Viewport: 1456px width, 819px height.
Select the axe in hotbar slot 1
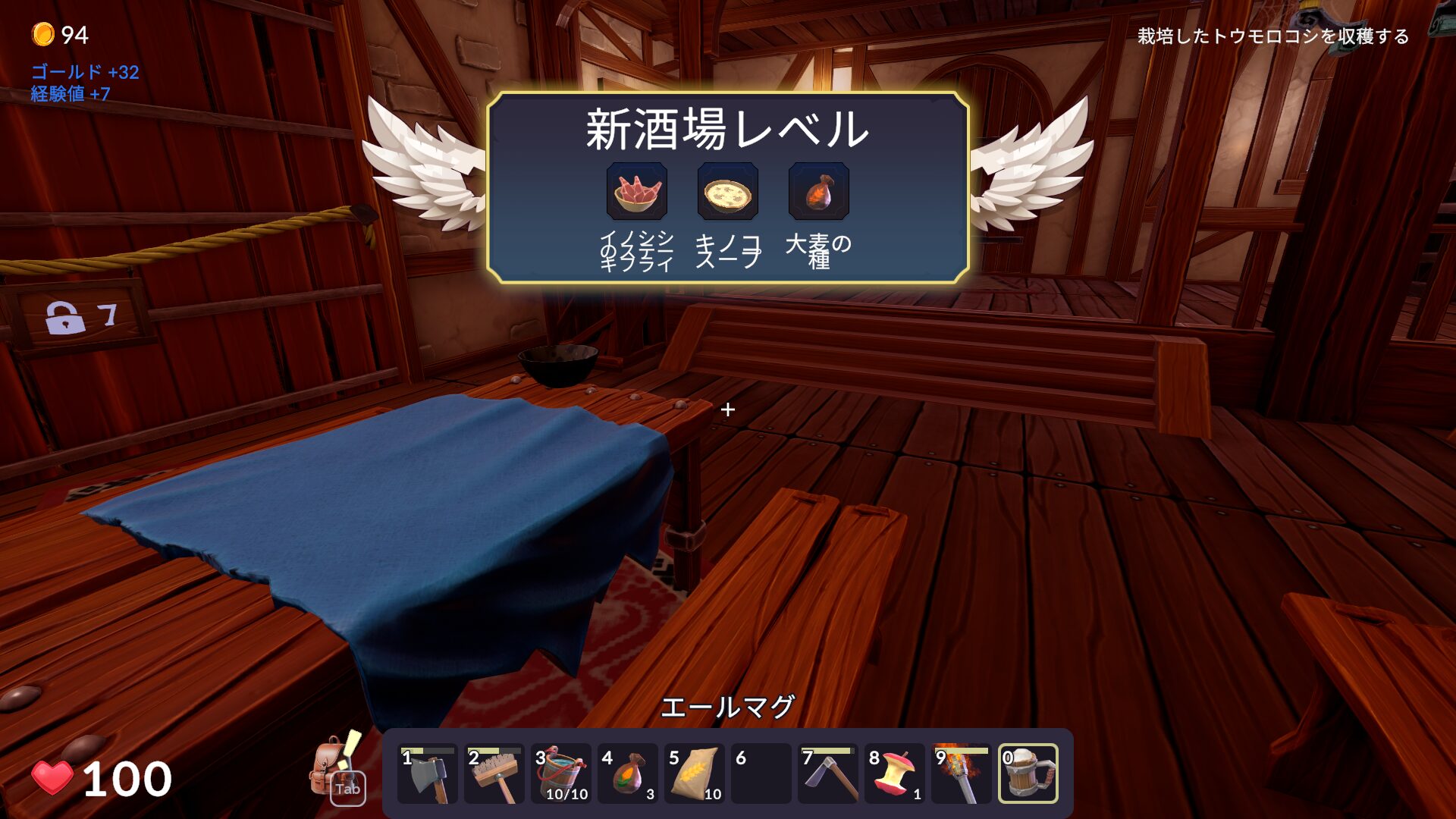(x=428, y=773)
